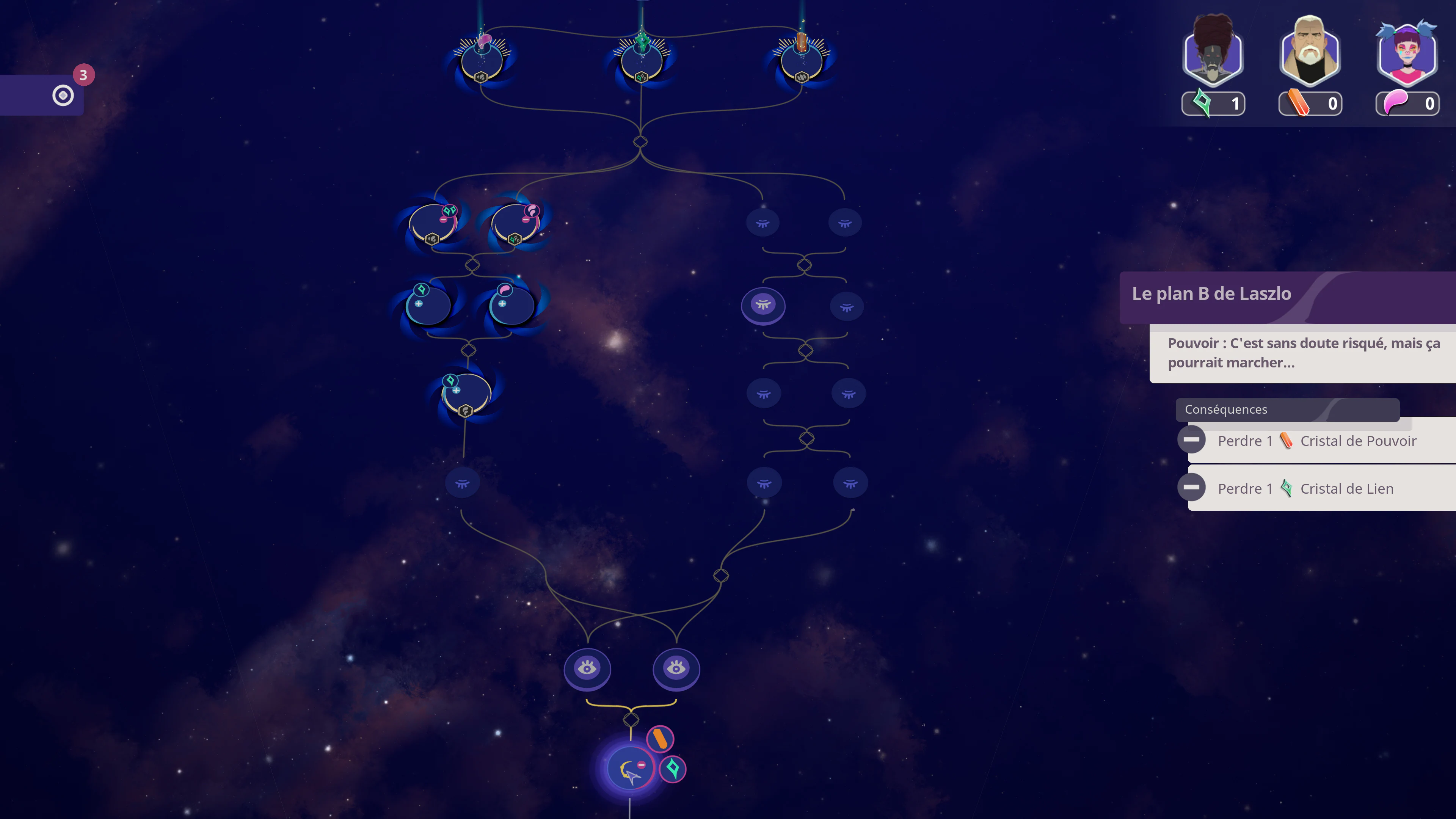Reveal the left eye-icon choice node

588,668
